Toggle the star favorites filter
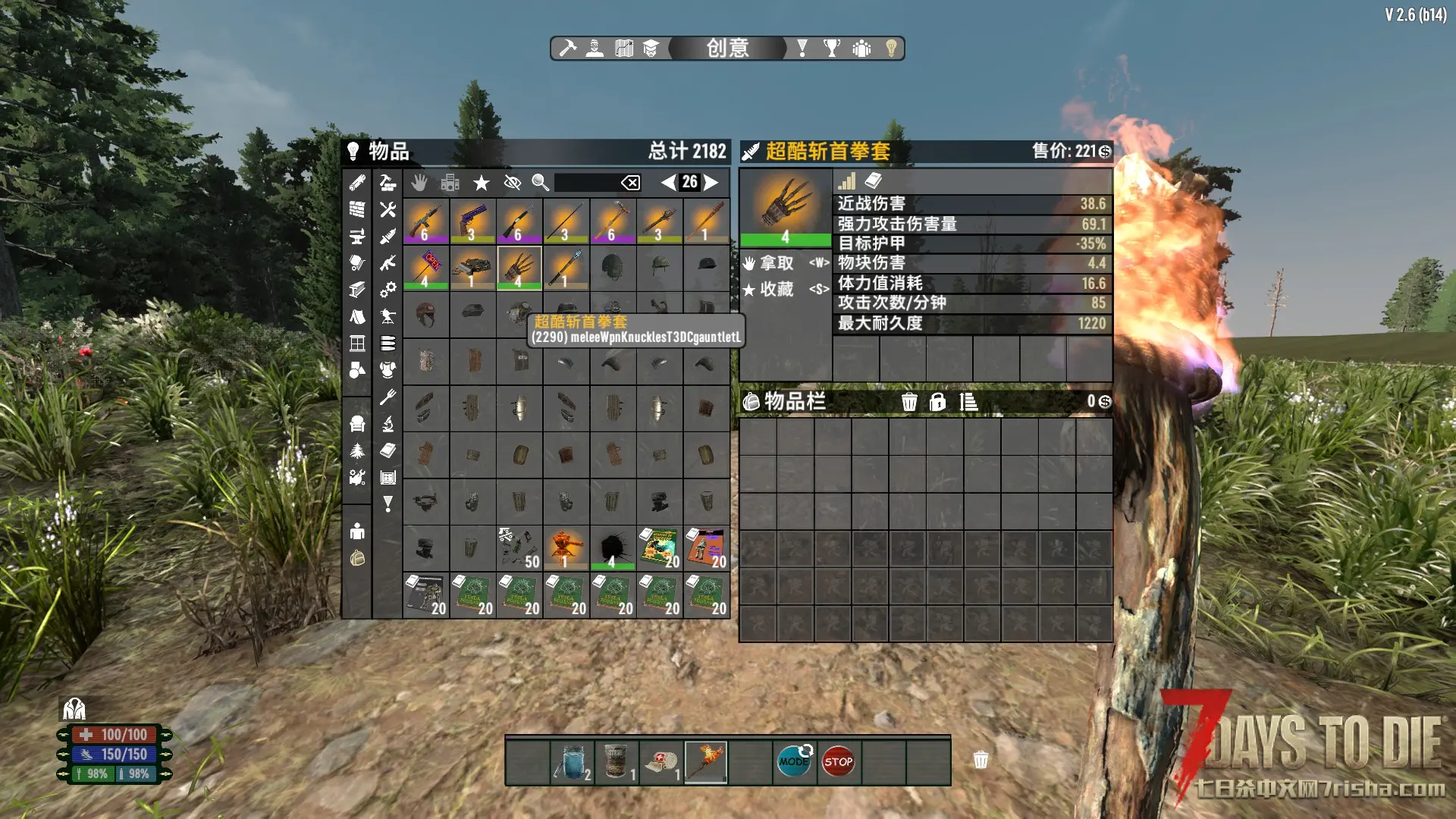Image resolution: width=1456 pixels, height=819 pixels. click(x=481, y=183)
